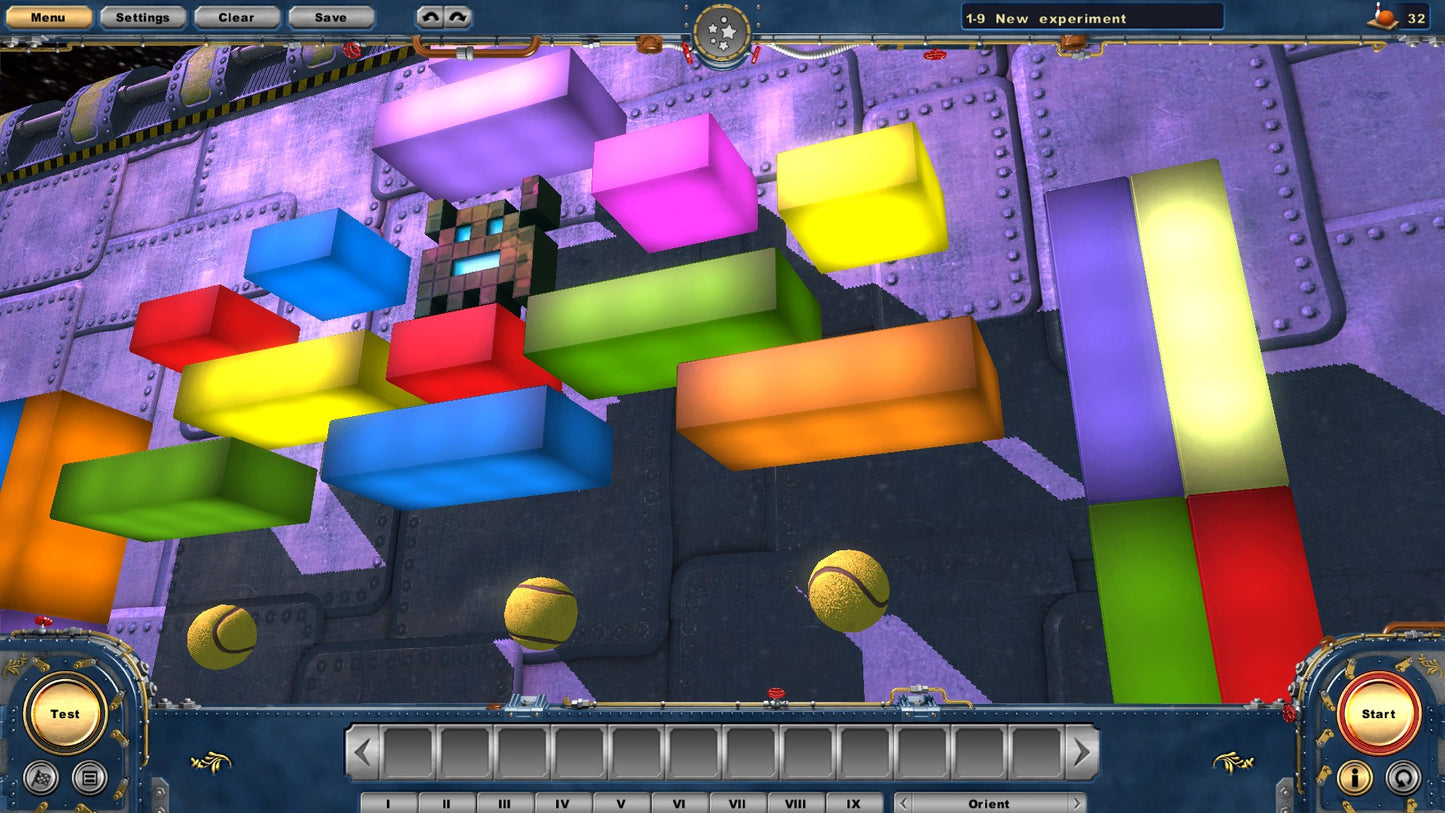Clear the current experiment

236,17
